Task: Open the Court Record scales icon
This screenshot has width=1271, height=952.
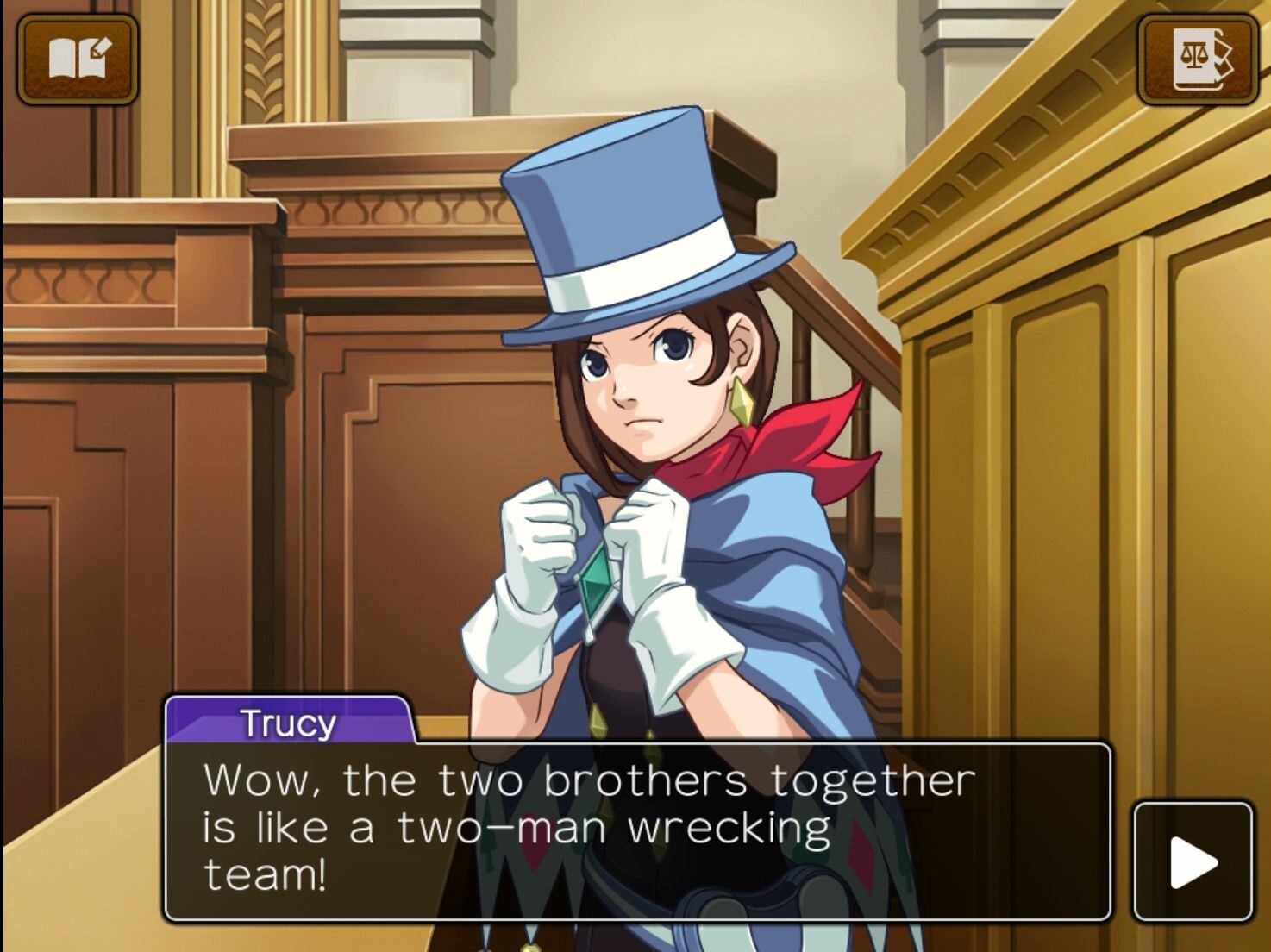Action: [1198, 59]
